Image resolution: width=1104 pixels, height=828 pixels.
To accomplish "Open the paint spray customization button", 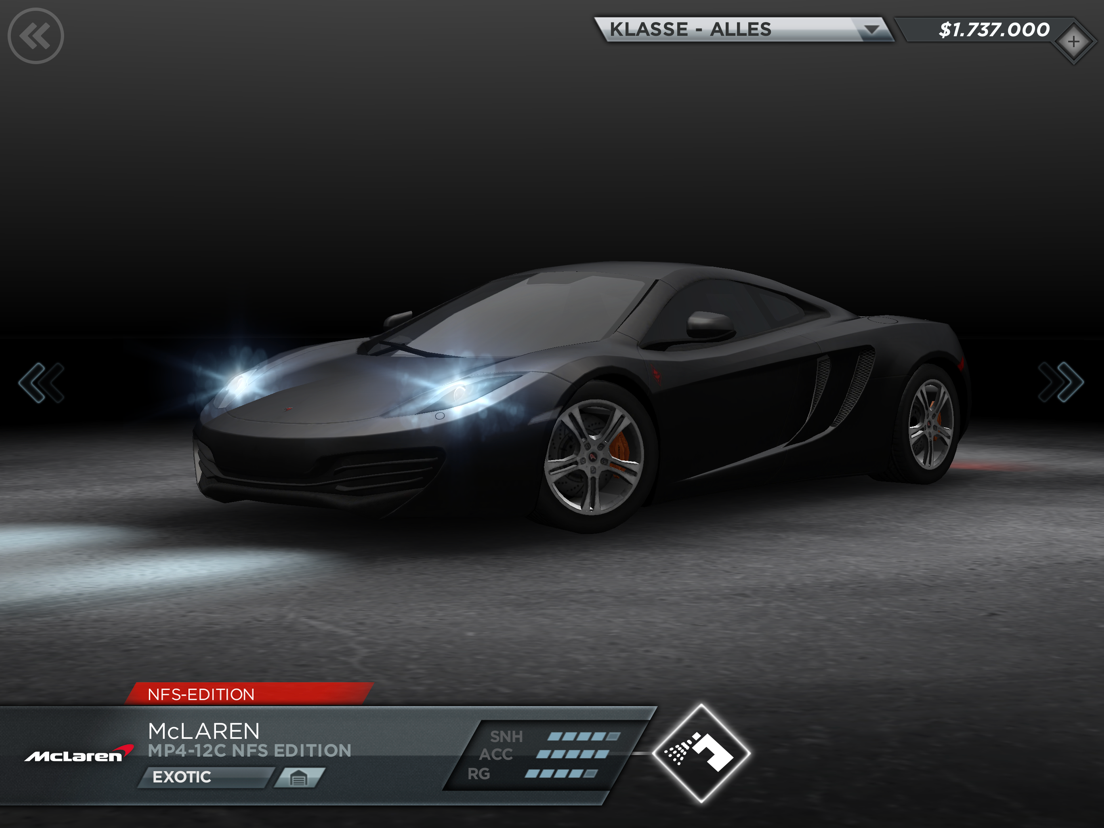I will pyautogui.click(x=701, y=753).
